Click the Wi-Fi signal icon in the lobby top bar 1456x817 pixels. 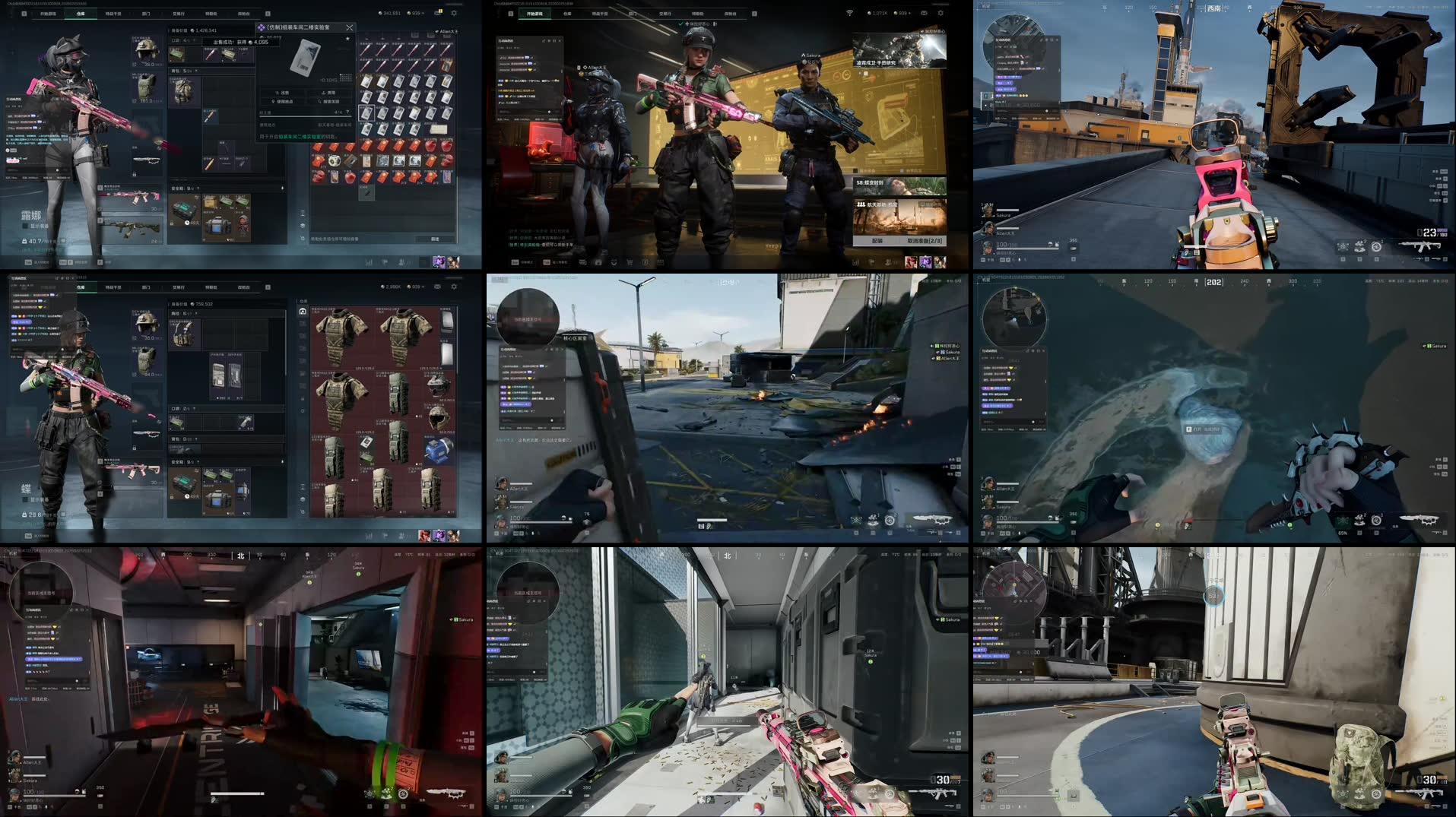pos(849,12)
